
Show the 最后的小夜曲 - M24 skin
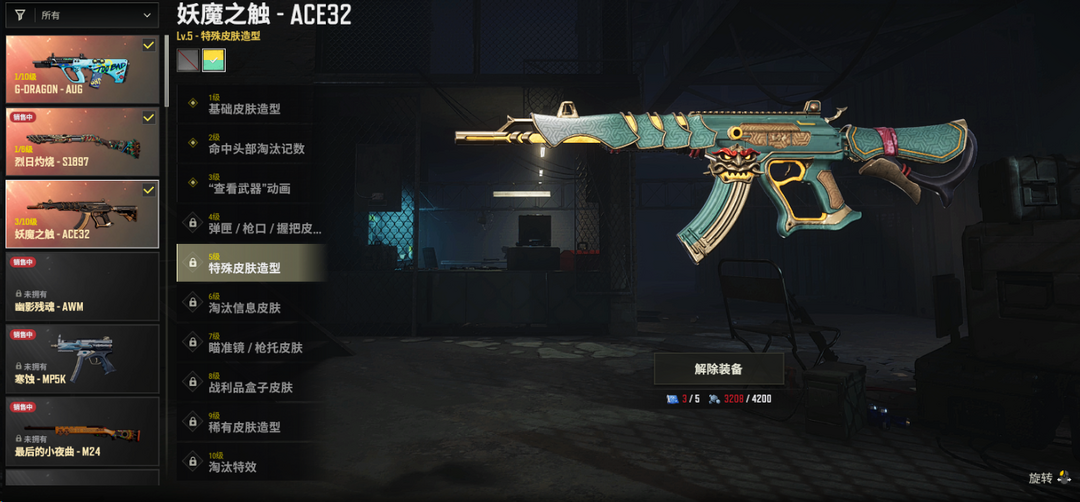point(82,430)
